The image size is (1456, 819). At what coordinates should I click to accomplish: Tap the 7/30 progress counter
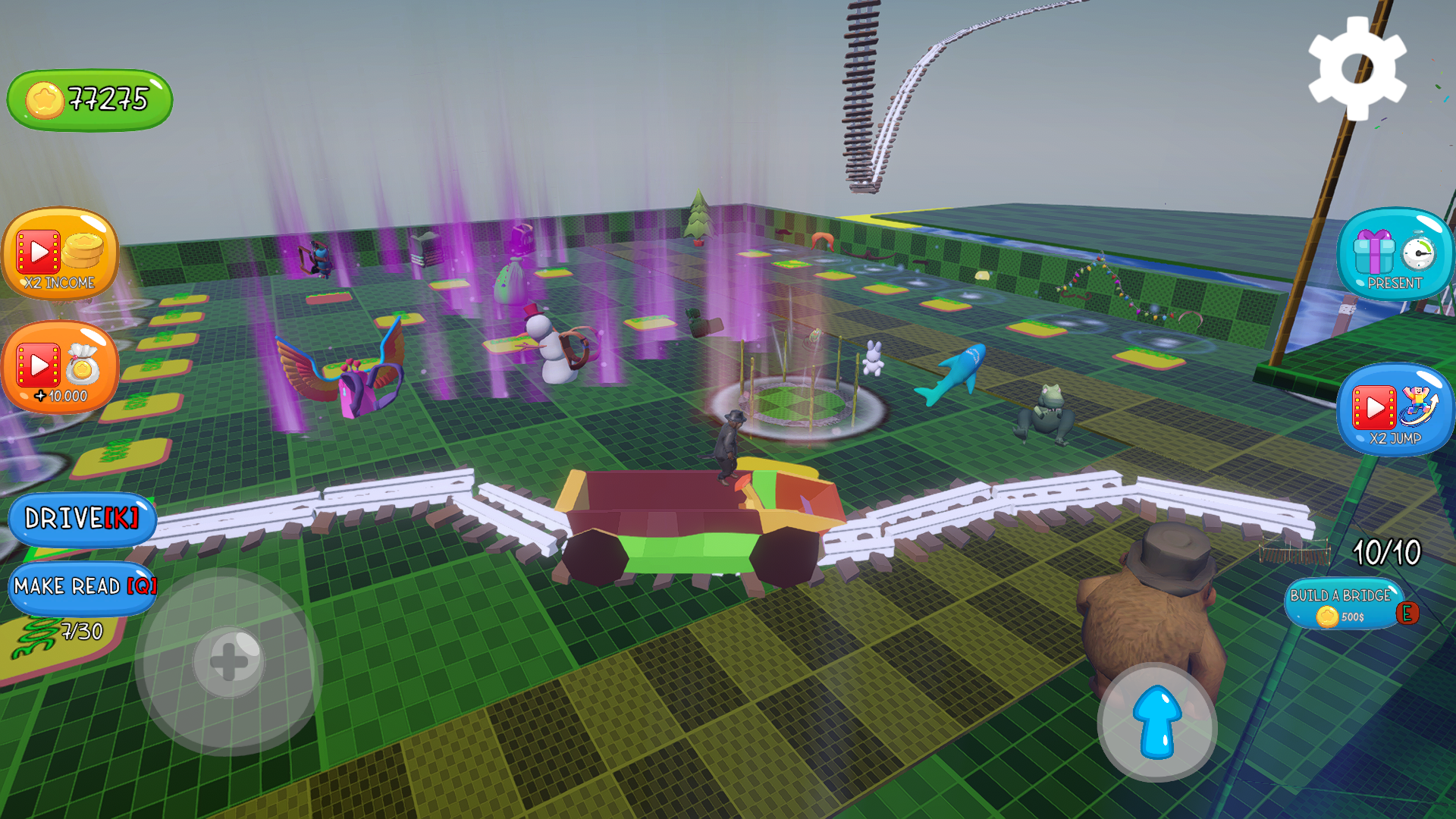click(81, 629)
